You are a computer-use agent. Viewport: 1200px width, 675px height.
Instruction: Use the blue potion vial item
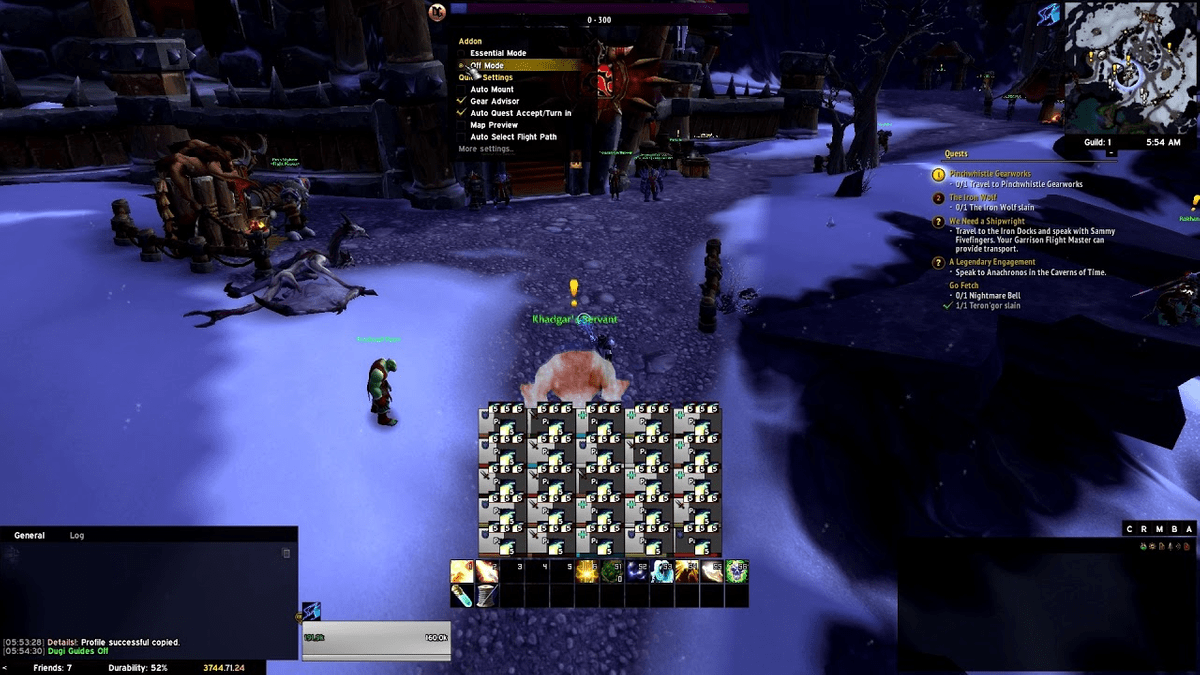[x=462, y=596]
